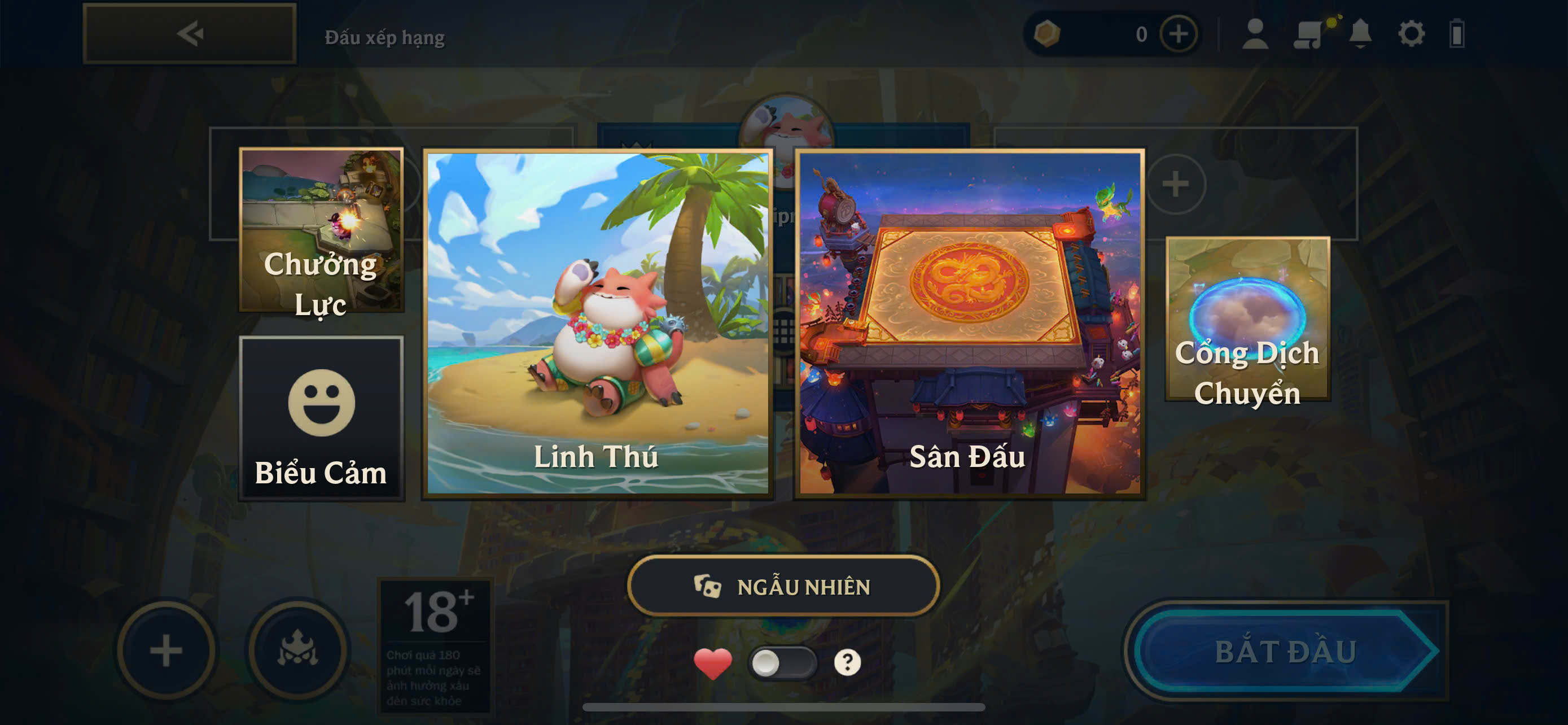Add currency with the top plus button
Image resolution: width=1568 pixels, height=725 pixels.
coord(1179,34)
